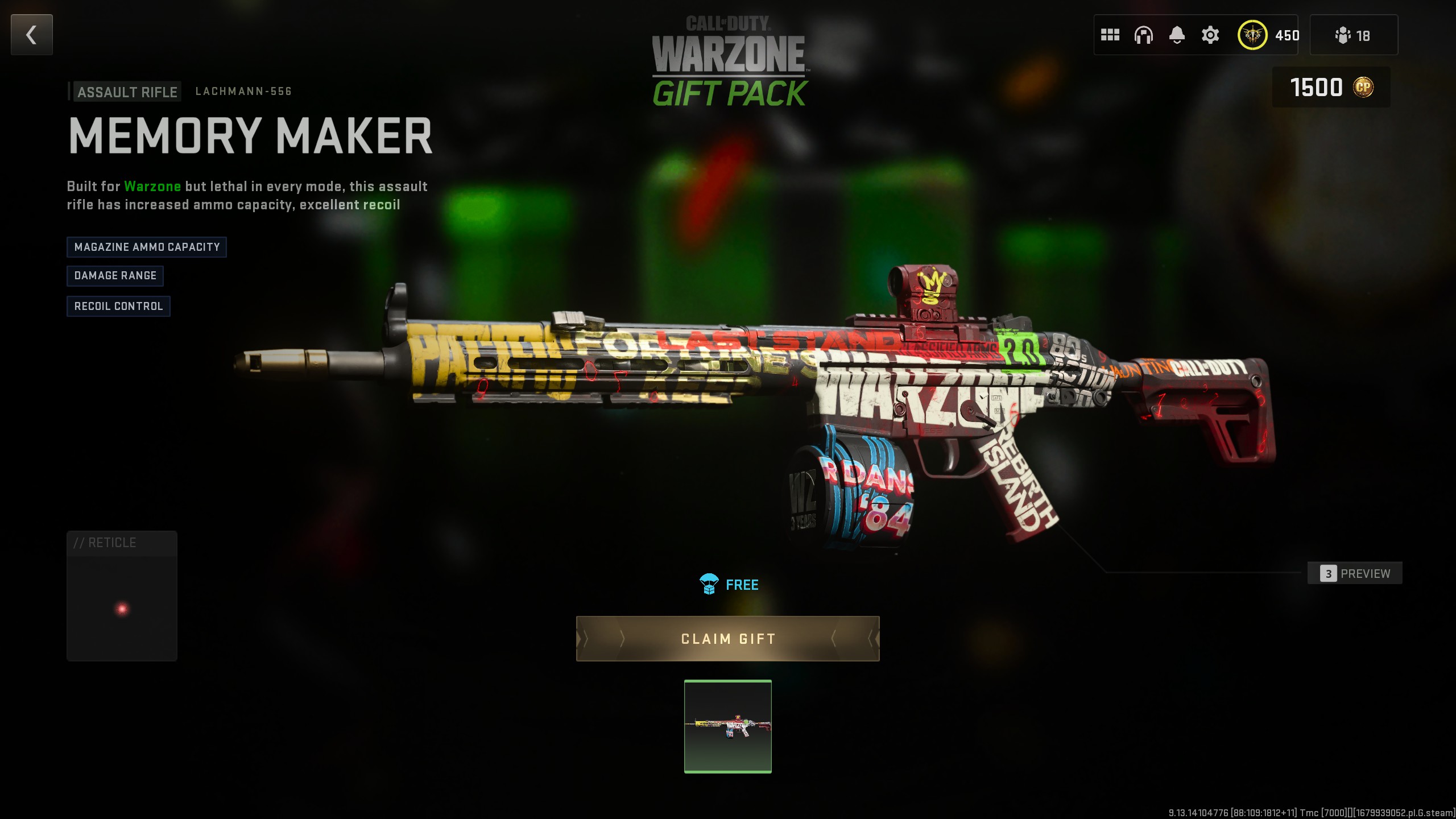This screenshot has width=1456, height=819.
Task: Open settings with the gear icon
Action: pos(1210,35)
